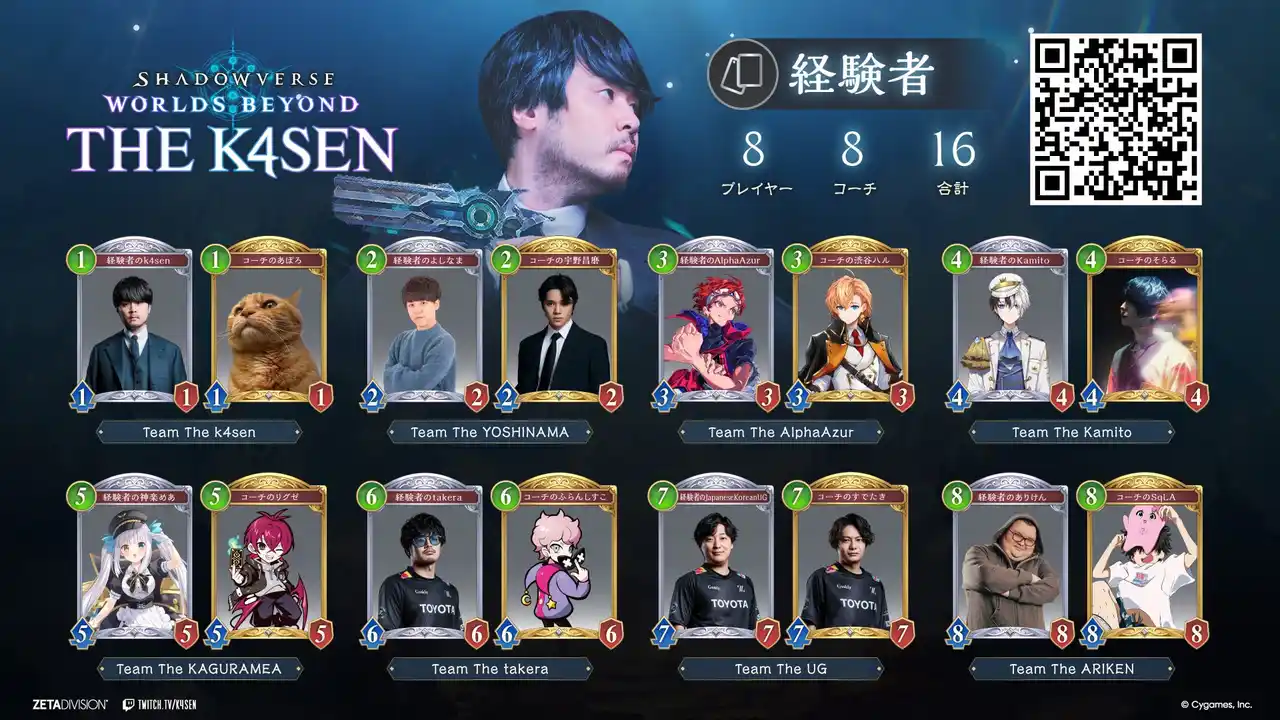Screen dimensions: 1280x720
Task: Choose the コーチのすでたき card
Action: click(x=850, y=562)
